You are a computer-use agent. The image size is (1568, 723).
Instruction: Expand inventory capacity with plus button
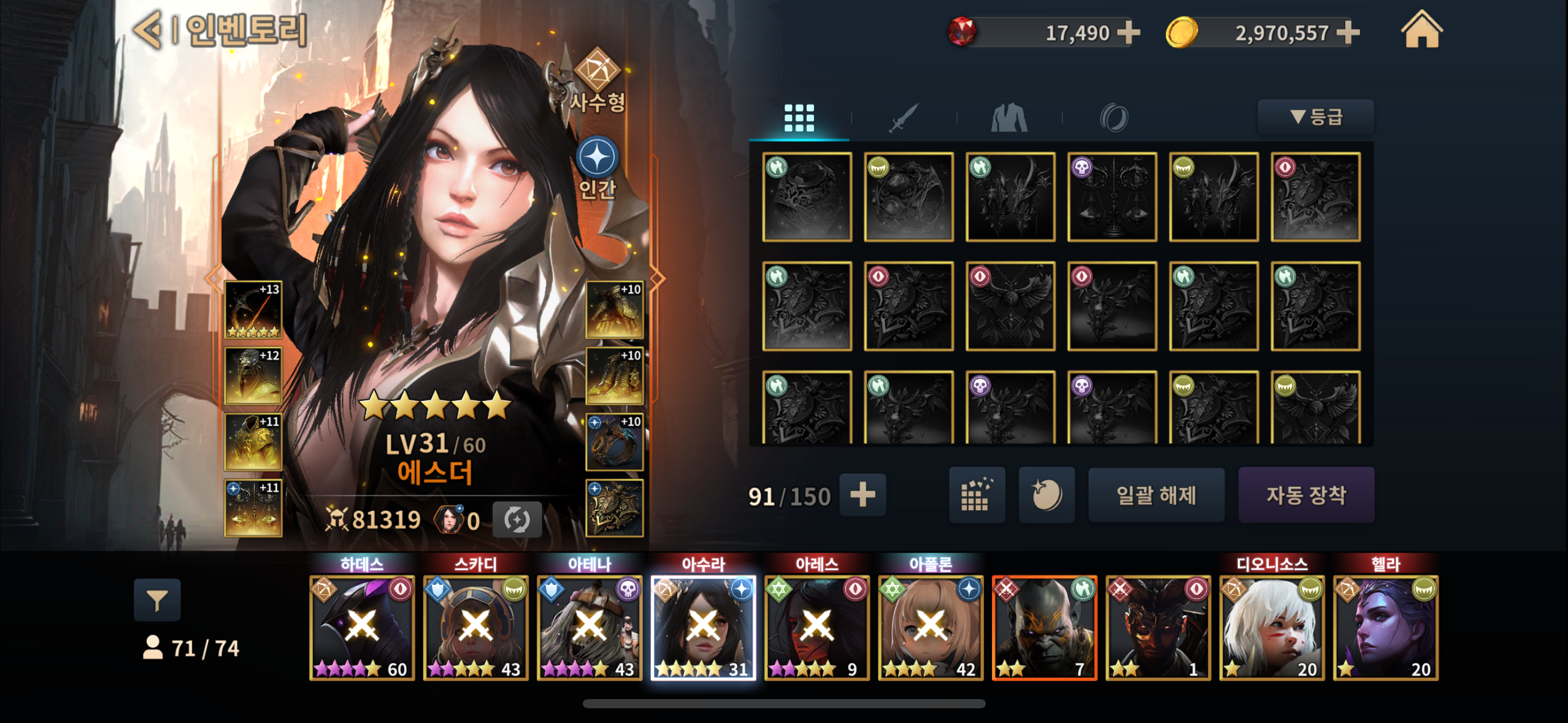click(863, 495)
